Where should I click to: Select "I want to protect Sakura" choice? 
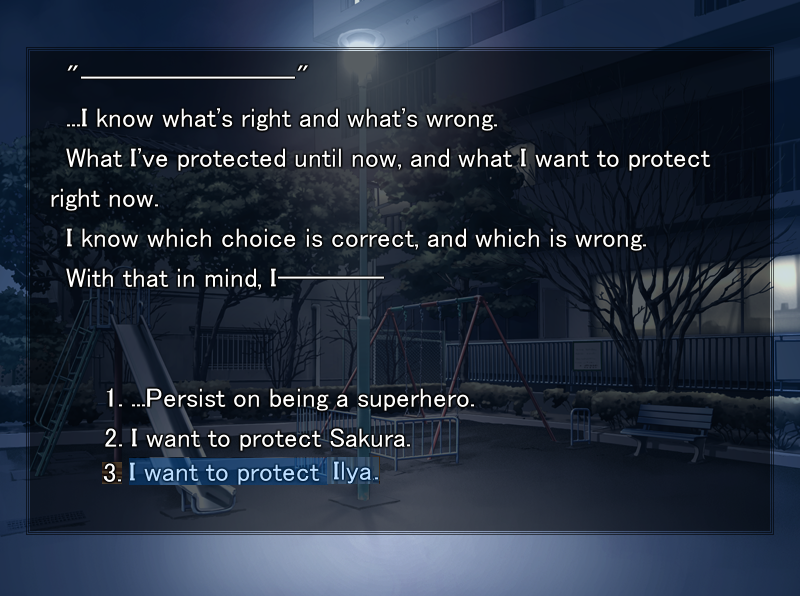(258, 438)
